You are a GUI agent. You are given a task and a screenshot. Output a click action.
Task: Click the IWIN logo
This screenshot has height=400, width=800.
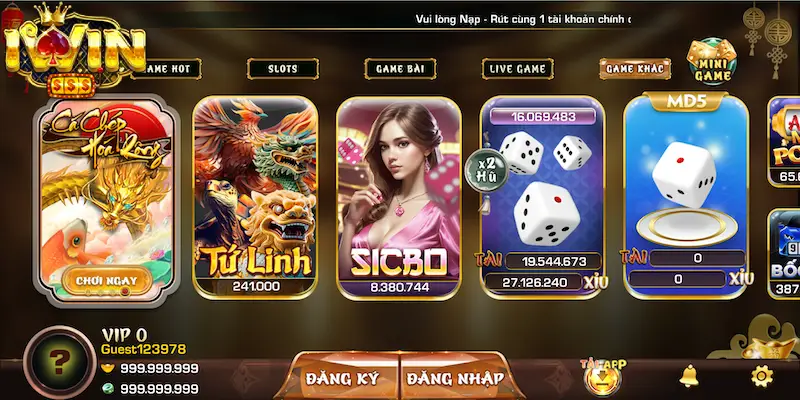[x=73, y=45]
